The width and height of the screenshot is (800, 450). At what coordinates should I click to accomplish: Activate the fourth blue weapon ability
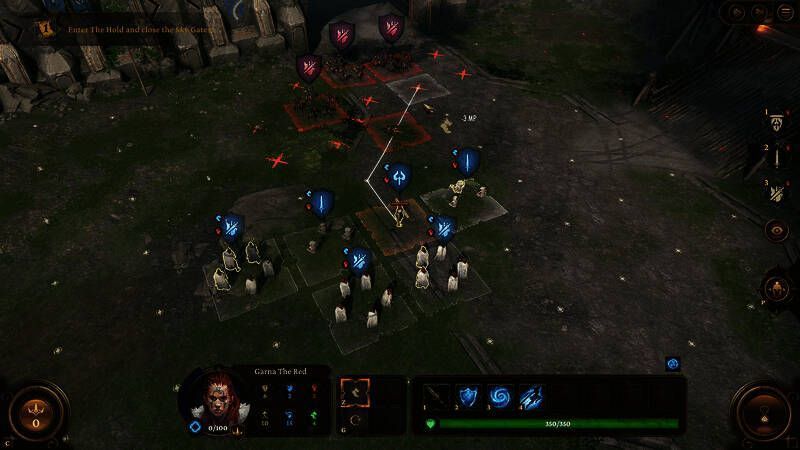click(x=530, y=395)
